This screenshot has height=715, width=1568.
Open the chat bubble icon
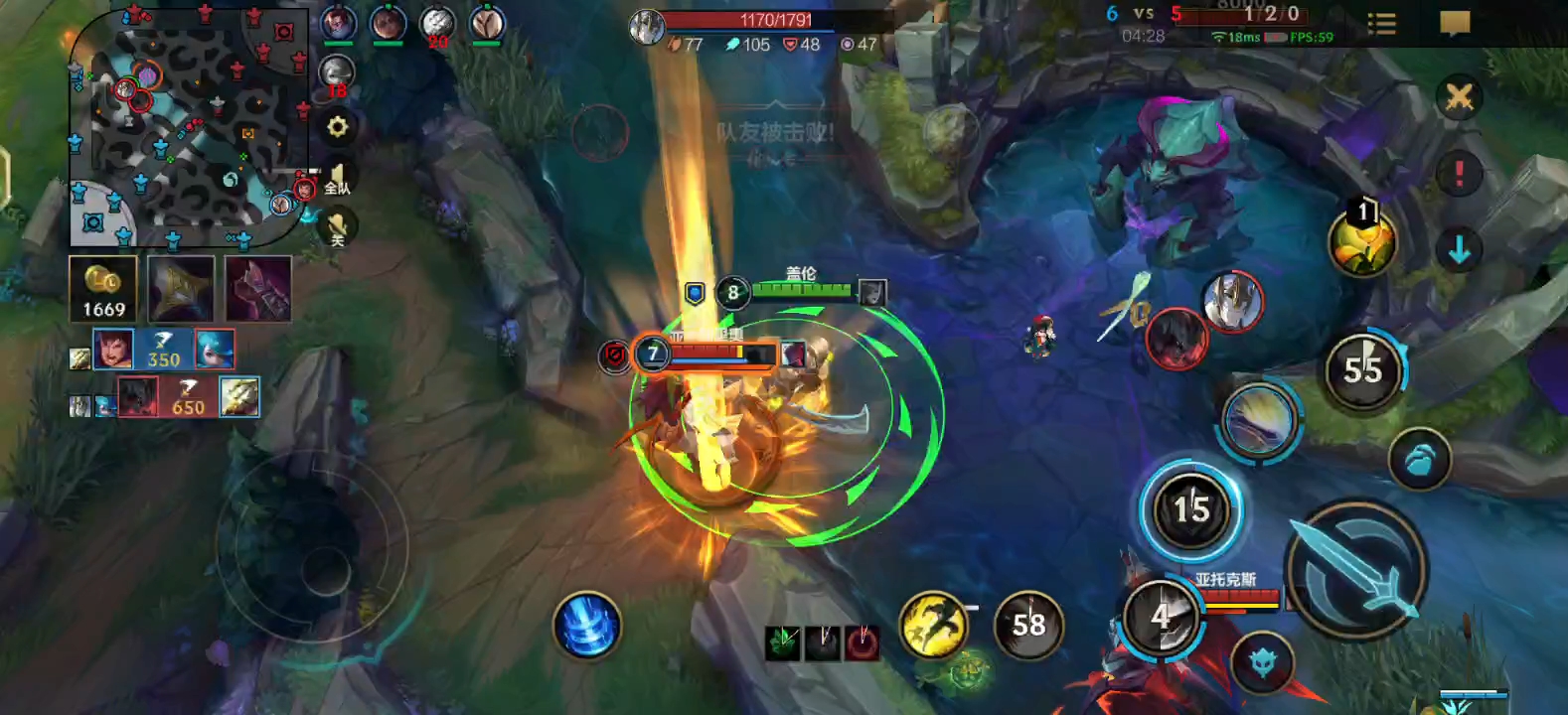coord(1455,23)
